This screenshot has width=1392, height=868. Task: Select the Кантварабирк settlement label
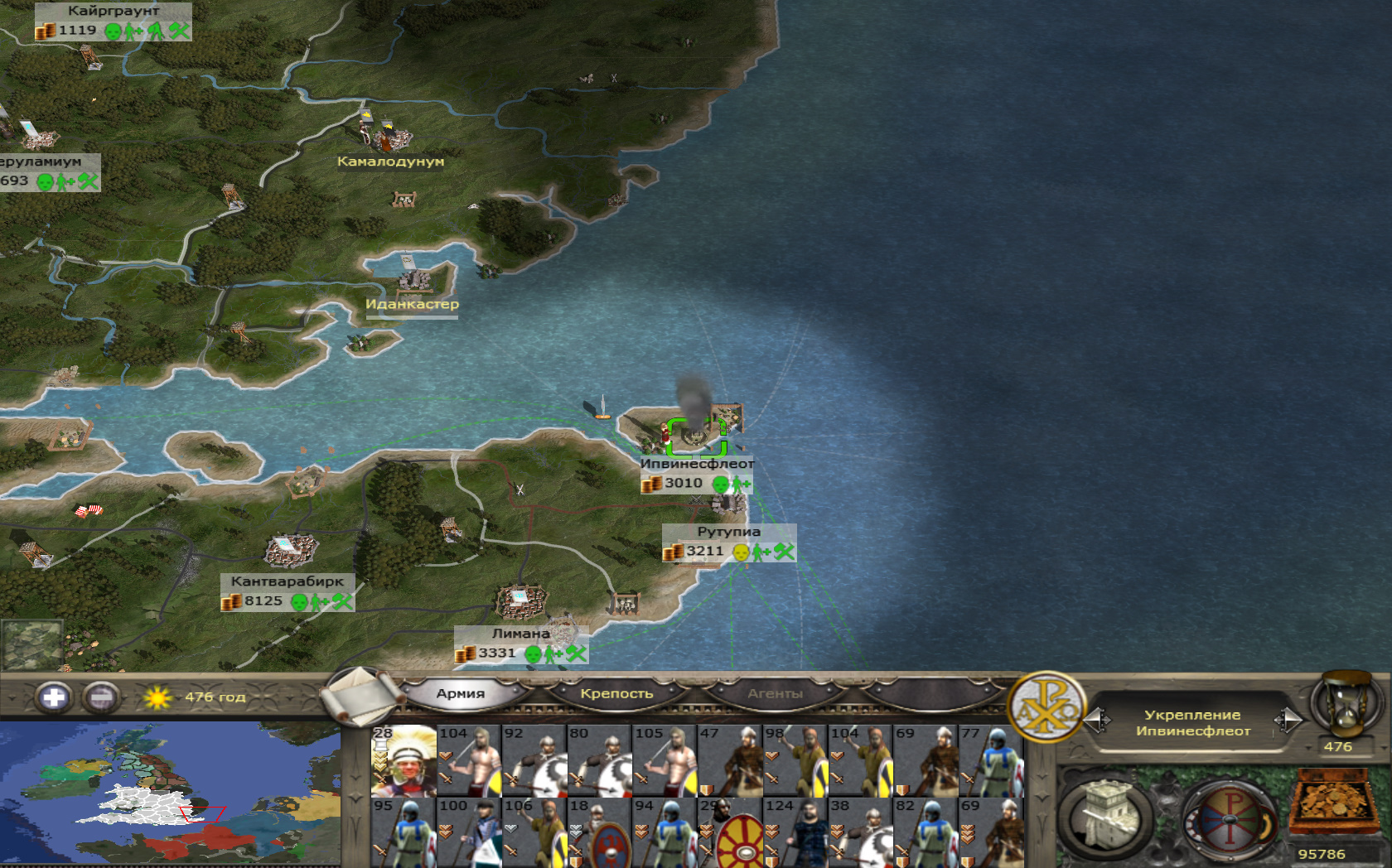(287, 581)
